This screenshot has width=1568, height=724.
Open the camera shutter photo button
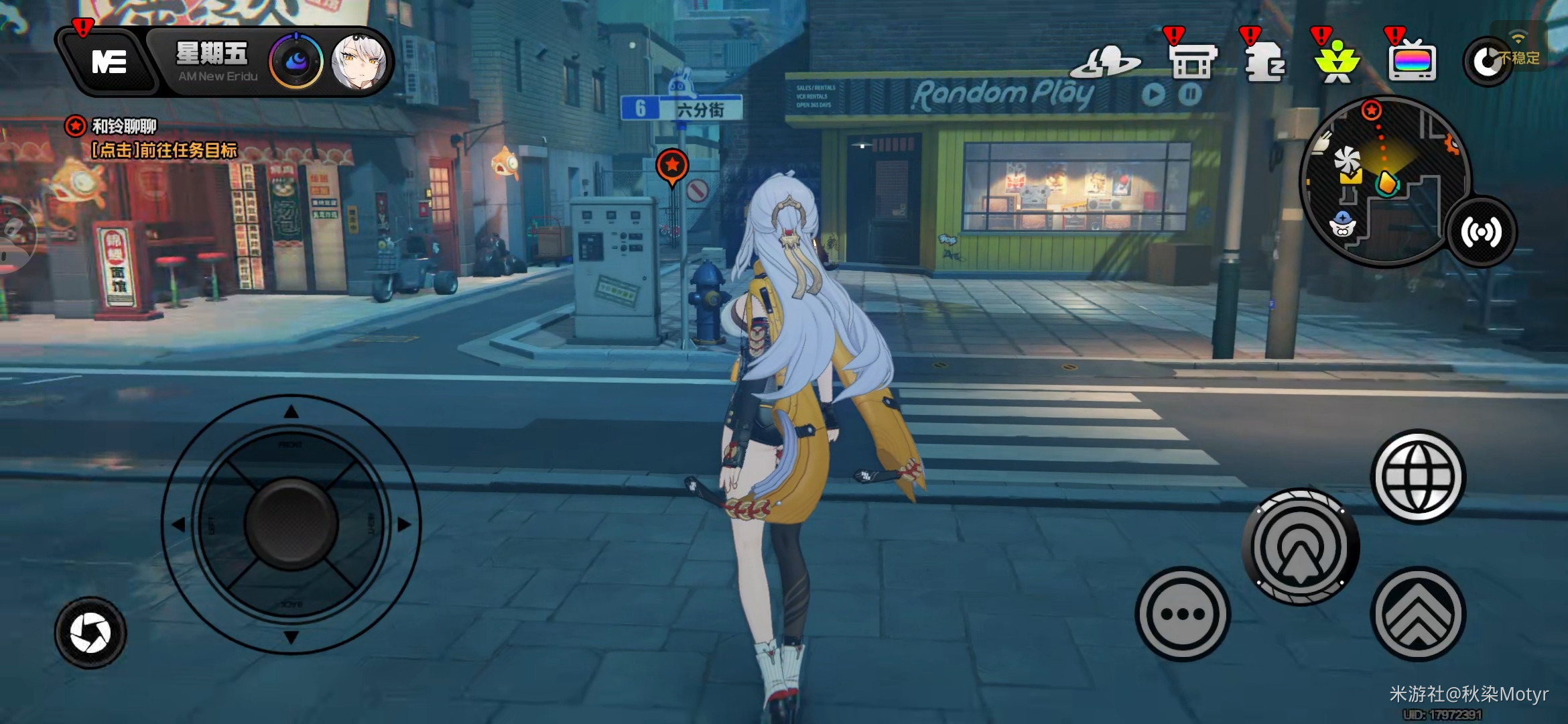point(90,633)
